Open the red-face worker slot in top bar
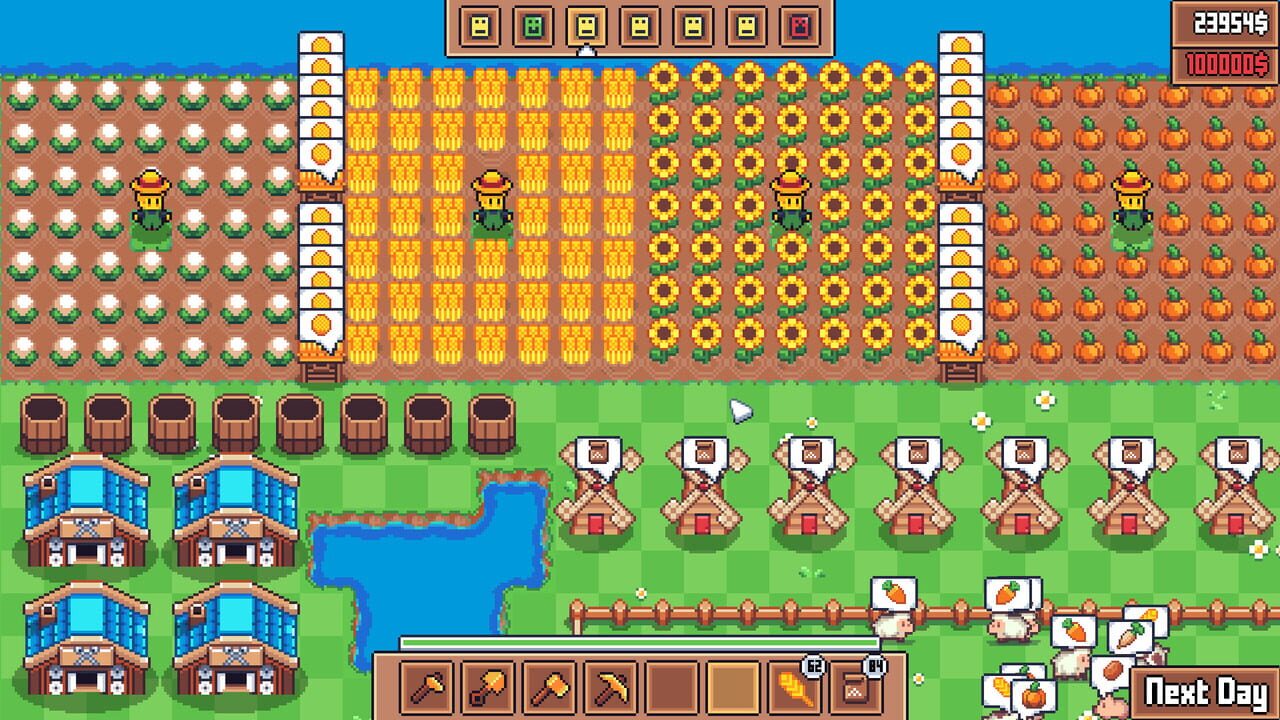This screenshot has height=720, width=1280. pyautogui.click(x=799, y=24)
